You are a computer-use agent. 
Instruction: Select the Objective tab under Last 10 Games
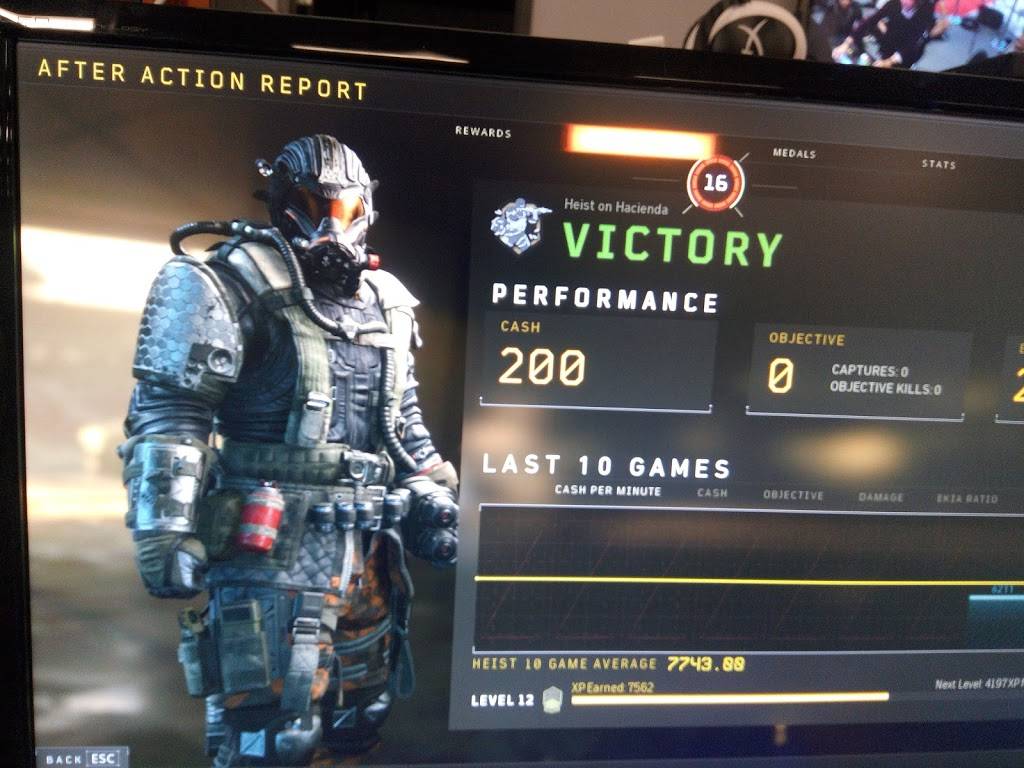point(793,495)
